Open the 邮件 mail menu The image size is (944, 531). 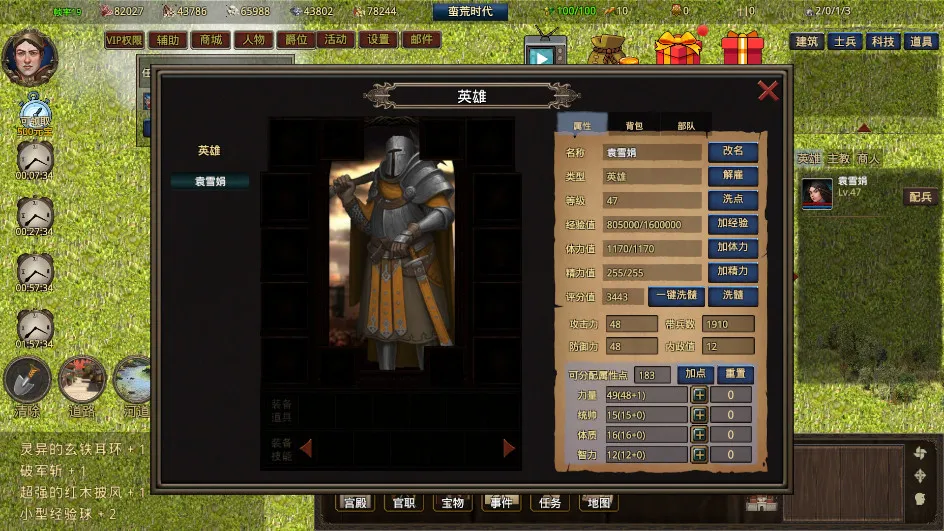(421, 40)
